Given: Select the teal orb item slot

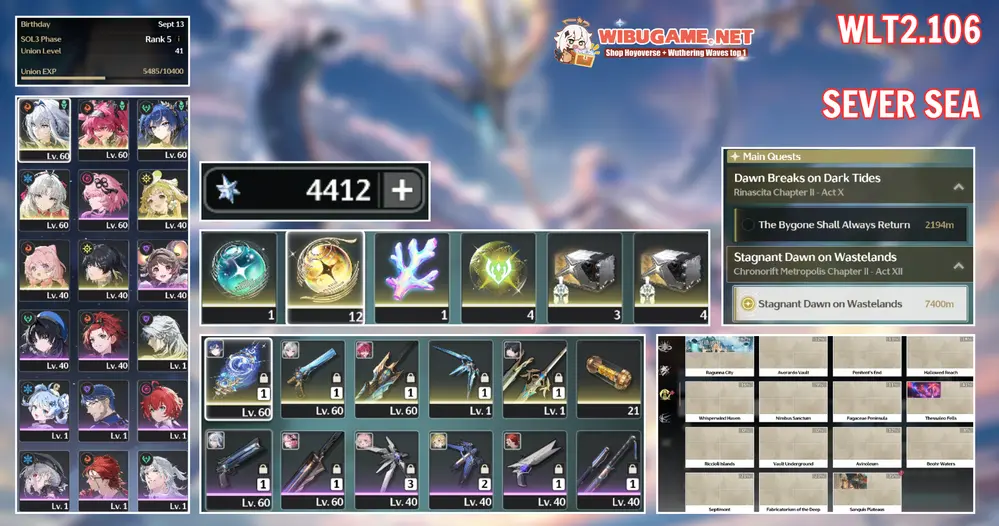Looking at the screenshot, I should click(x=239, y=273).
